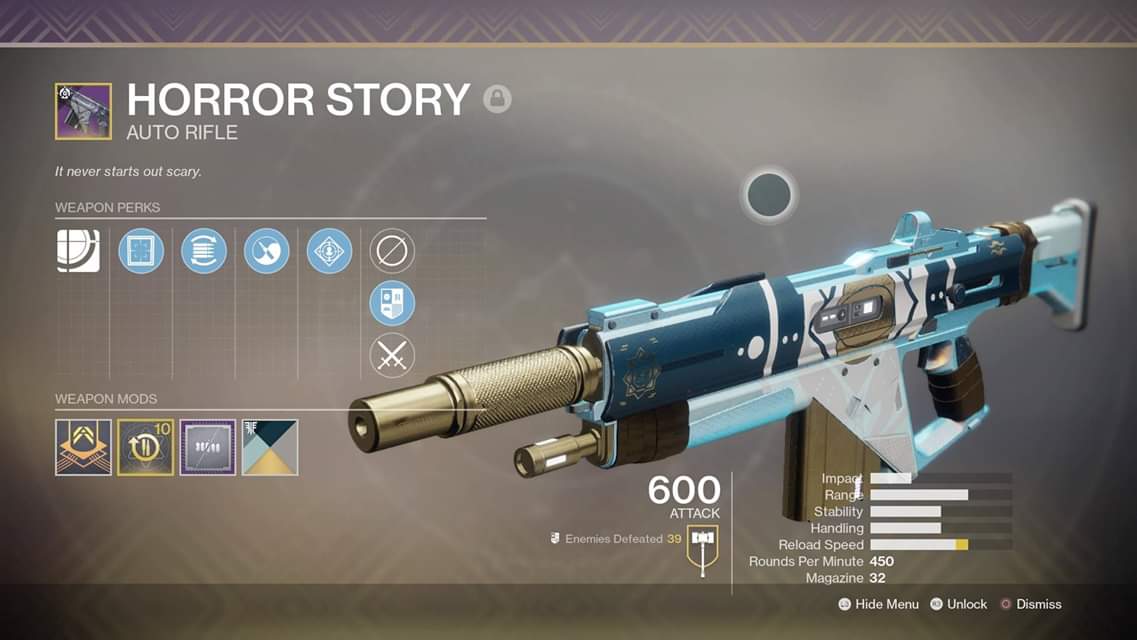This screenshot has width=1137, height=640.
Task: Select the crossed swords Crucible tracker
Action: click(392, 356)
